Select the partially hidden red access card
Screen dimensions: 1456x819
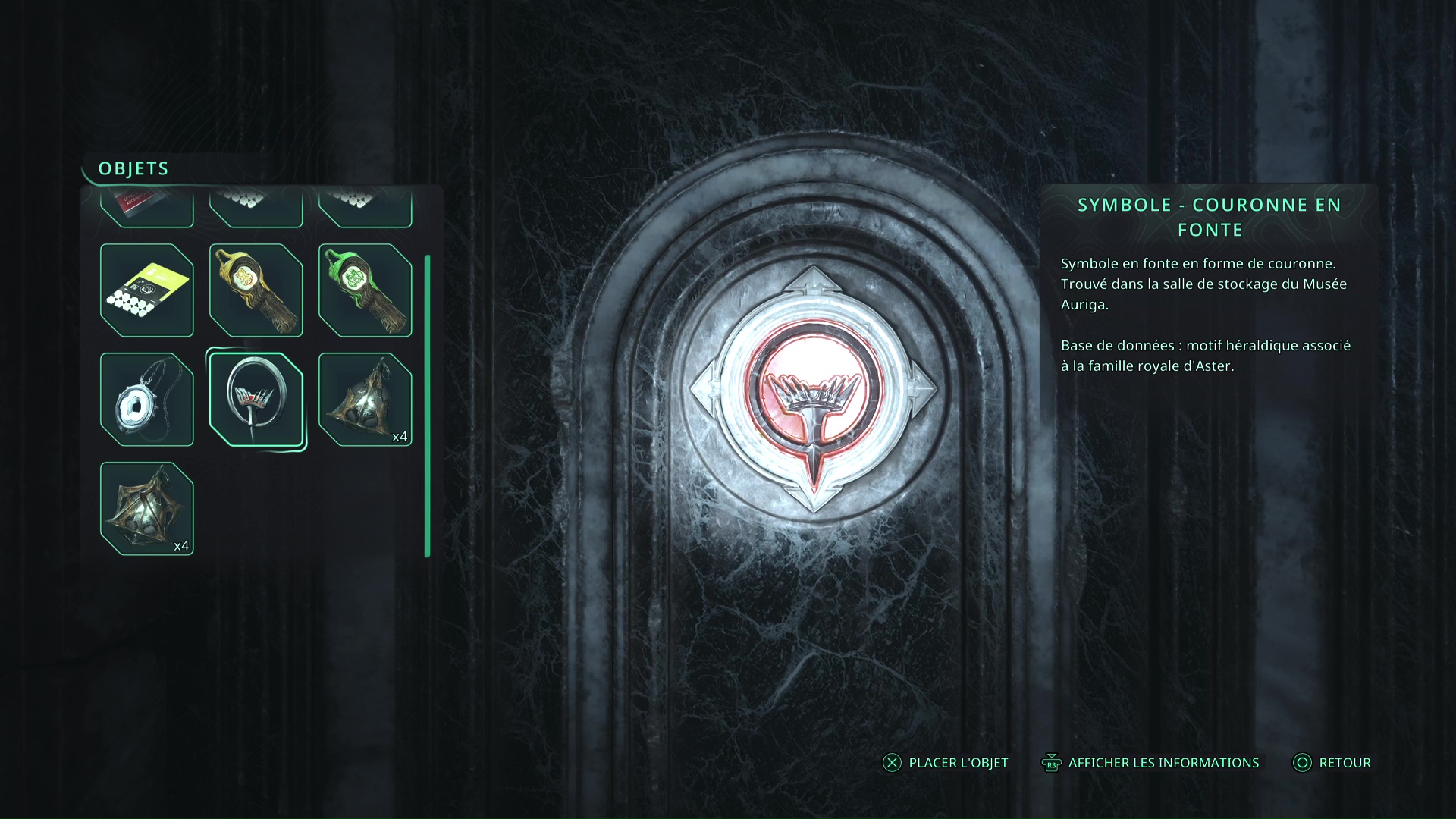point(146,208)
